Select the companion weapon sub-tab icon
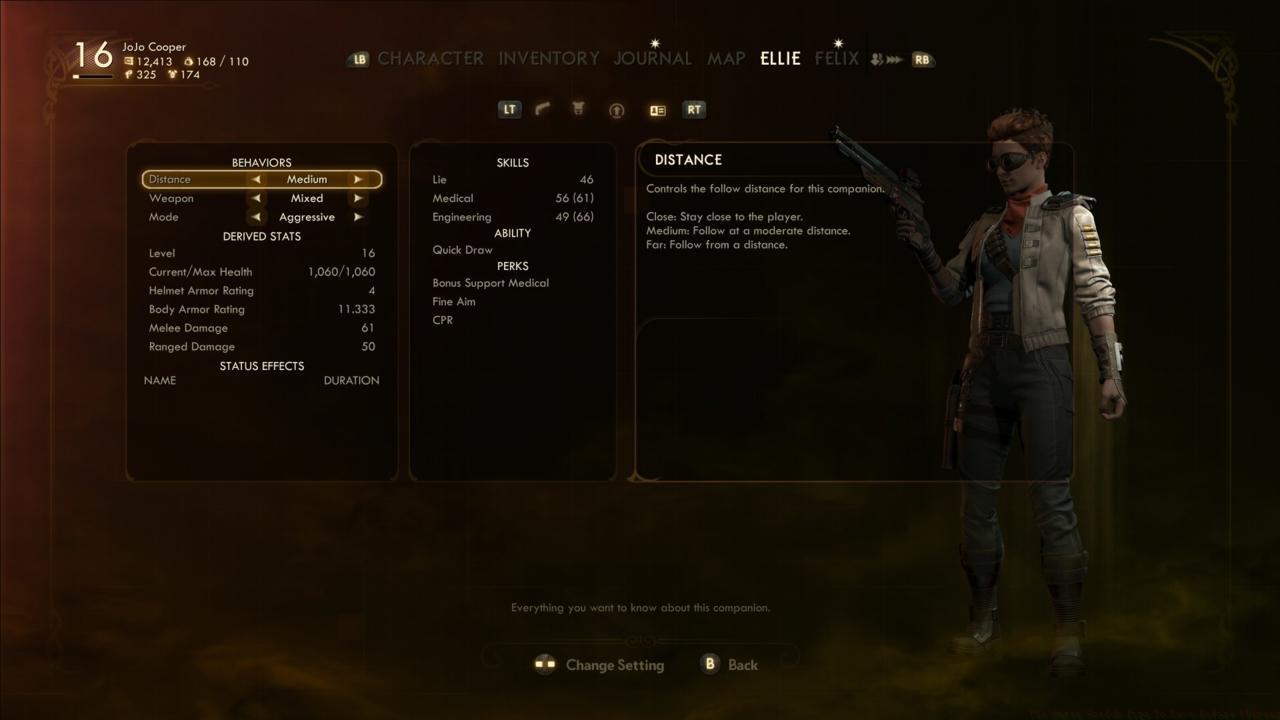1280x720 pixels. [x=541, y=109]
